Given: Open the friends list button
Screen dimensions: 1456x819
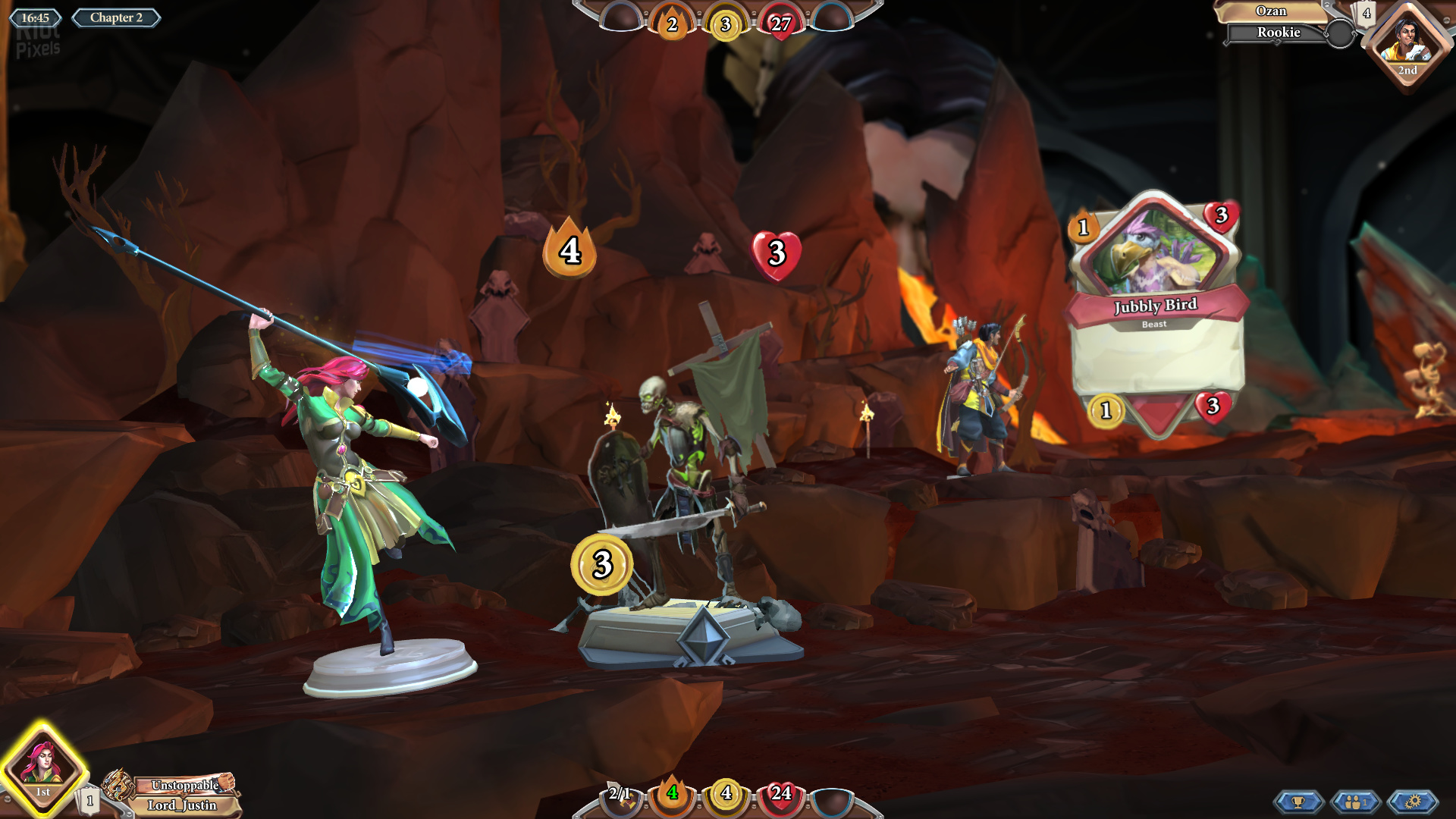Looking at the screenshot, I should pos(1355,802).
